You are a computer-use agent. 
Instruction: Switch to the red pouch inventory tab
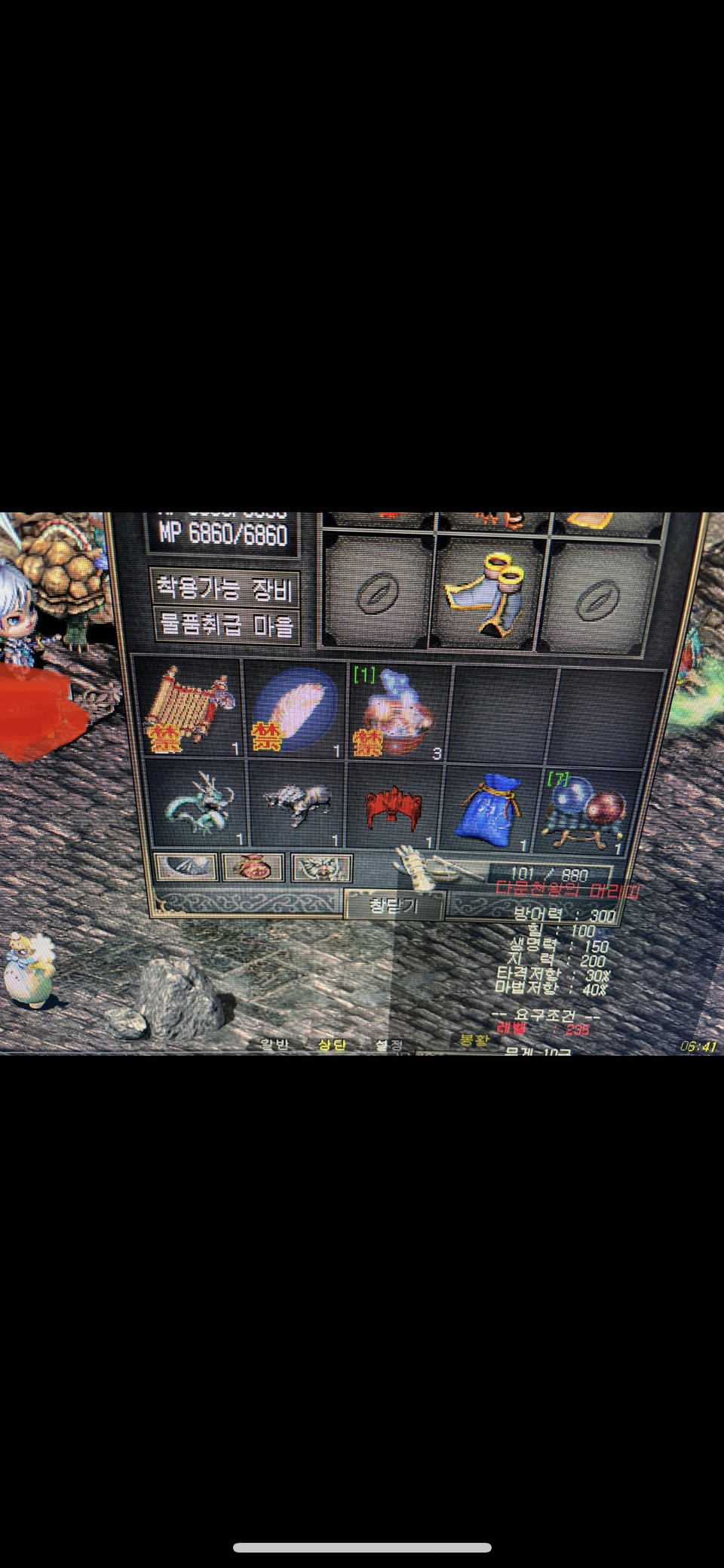[x=253, y=867]
